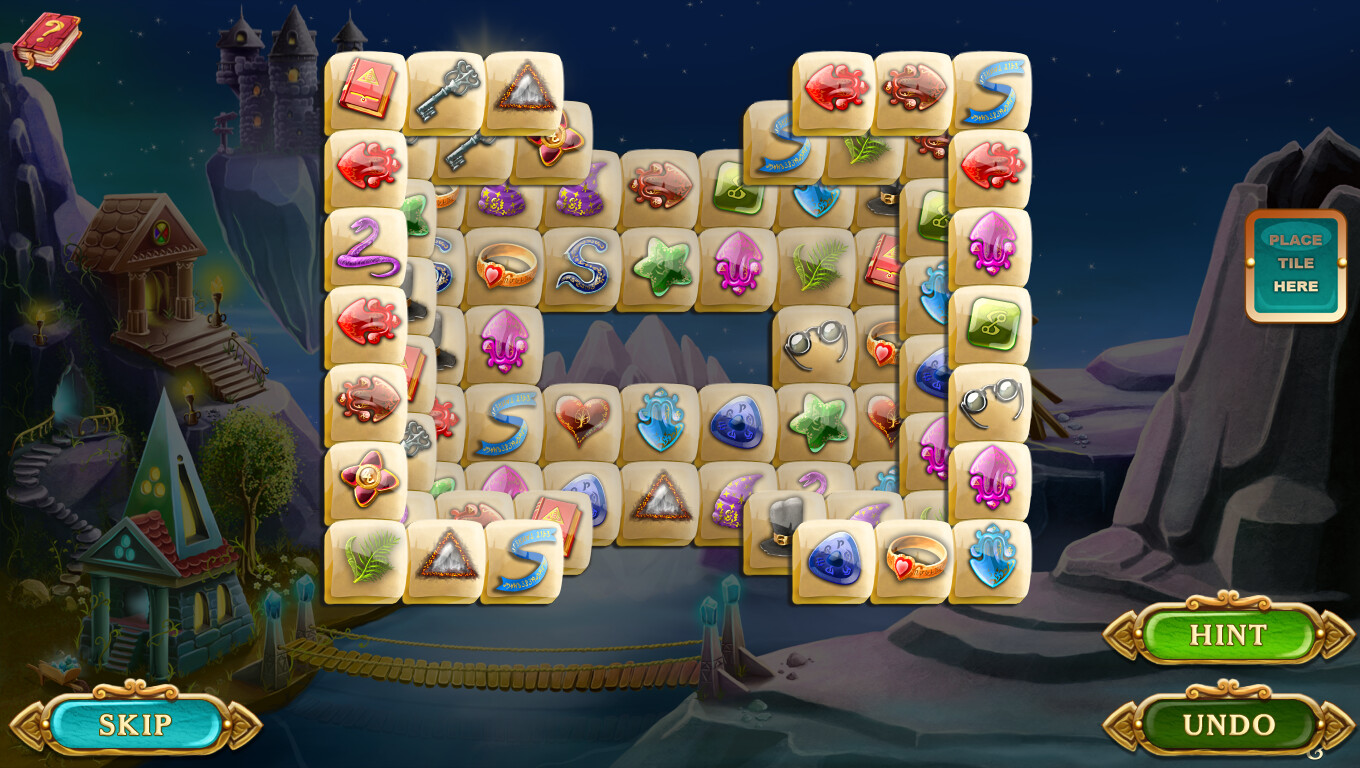Click the Place Tile Here slot
This screenshot has width=1360, height=768.
[1295, 263]
